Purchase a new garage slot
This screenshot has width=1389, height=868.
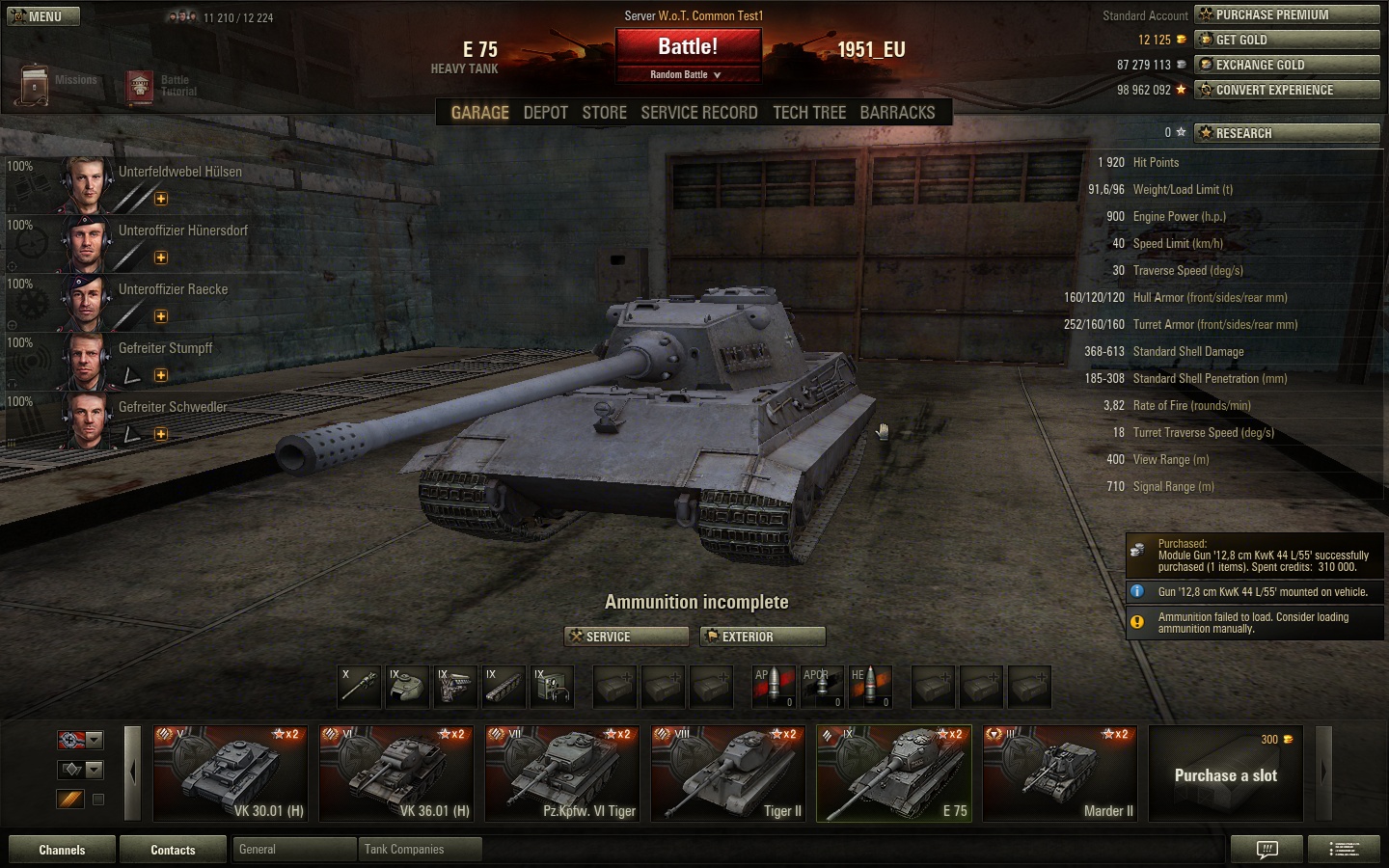point(1225,774)
